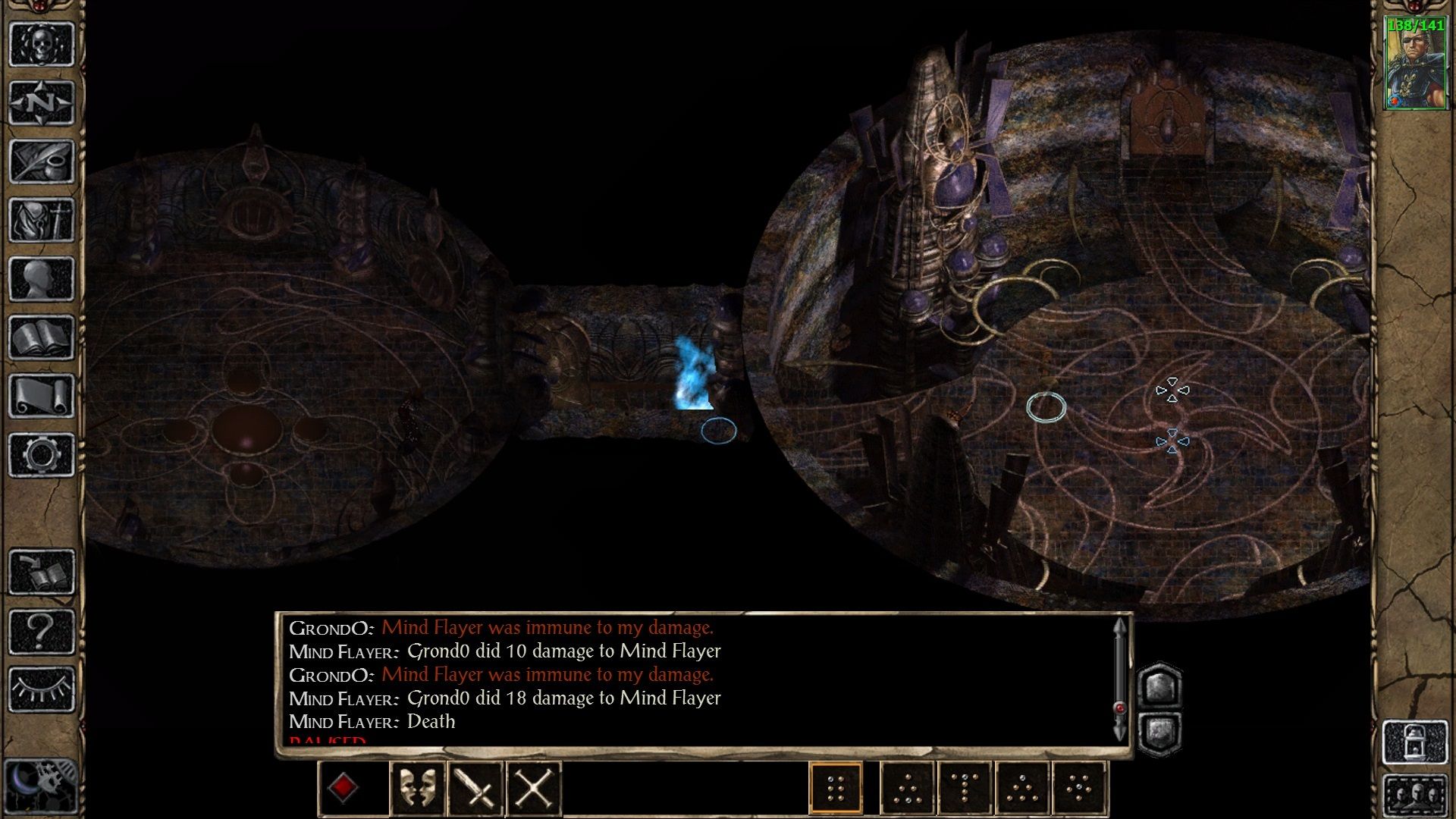This screenshot has height=819, width=1456.
Task: Toggle the closed-eye interface button
Action: click(x=42, y=689)
